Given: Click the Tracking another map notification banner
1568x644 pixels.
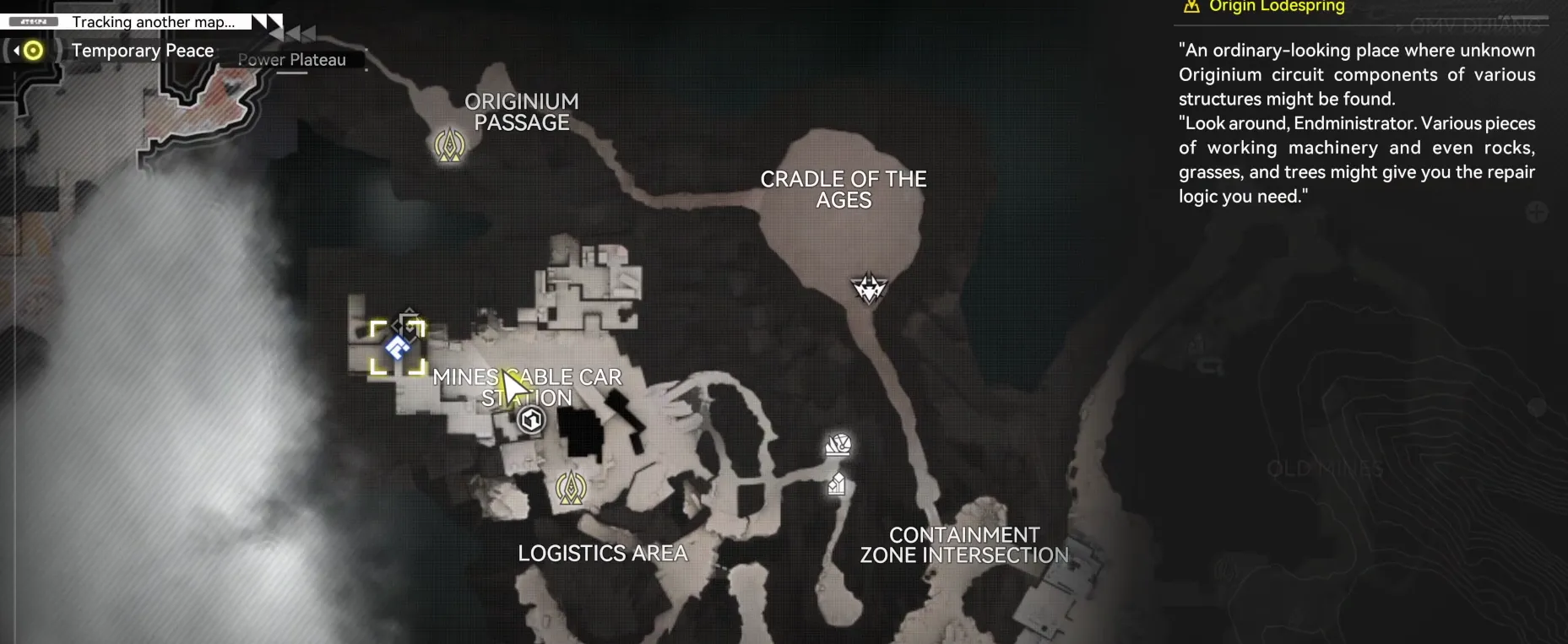Looking at the screenshot, I should 153,22.
